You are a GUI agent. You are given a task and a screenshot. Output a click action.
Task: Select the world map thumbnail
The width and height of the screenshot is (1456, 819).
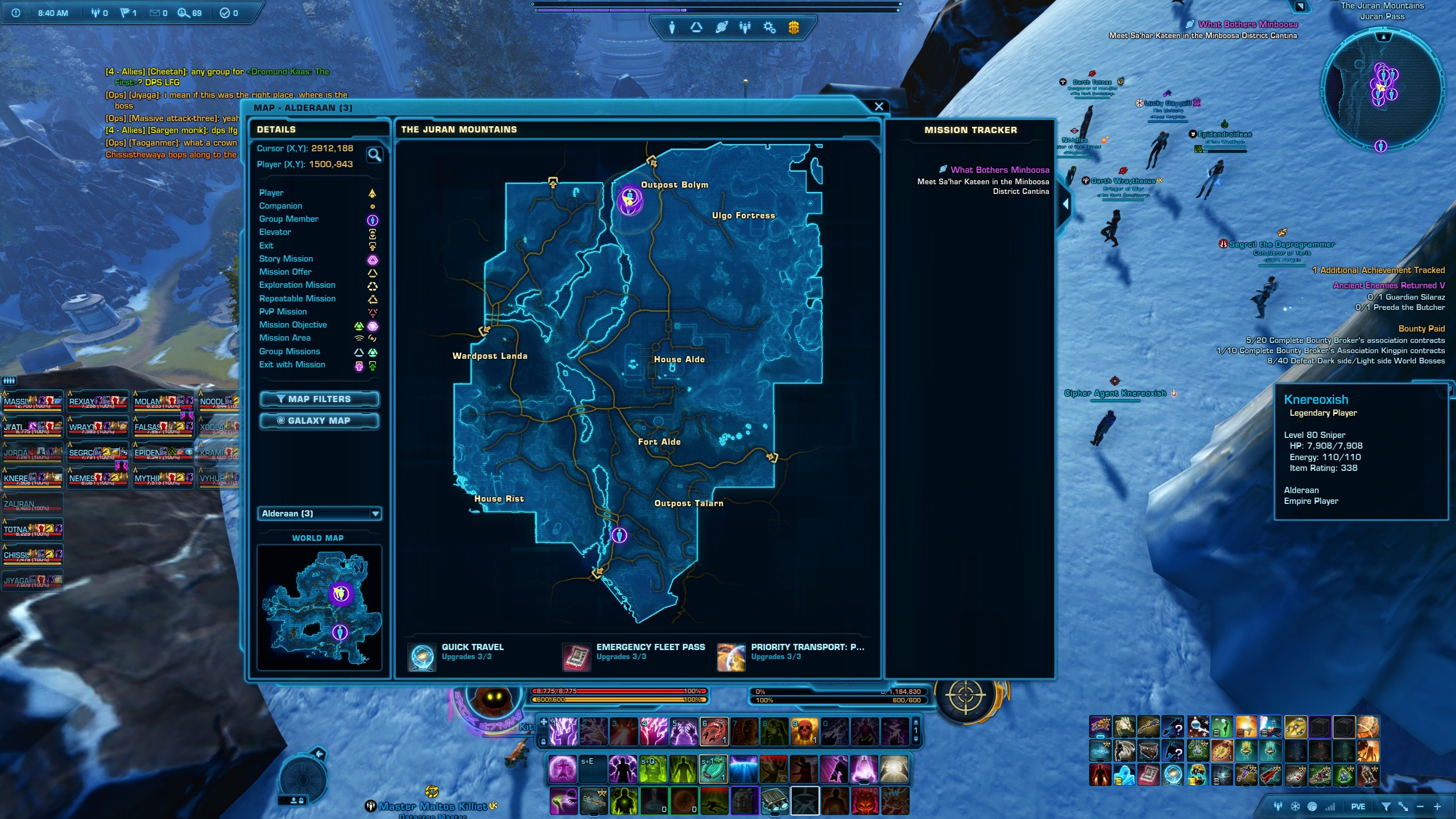click(319, 607)
